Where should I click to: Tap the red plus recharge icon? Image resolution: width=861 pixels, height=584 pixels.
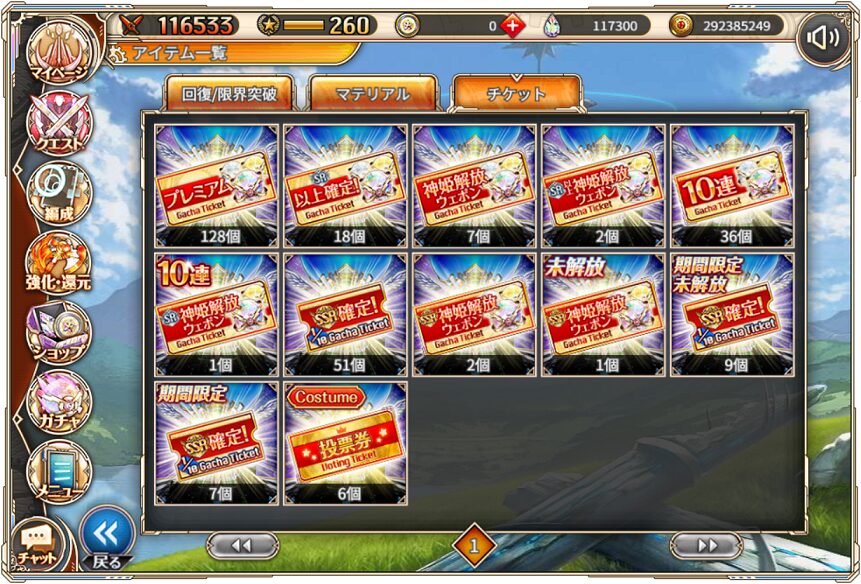point(513,26)
